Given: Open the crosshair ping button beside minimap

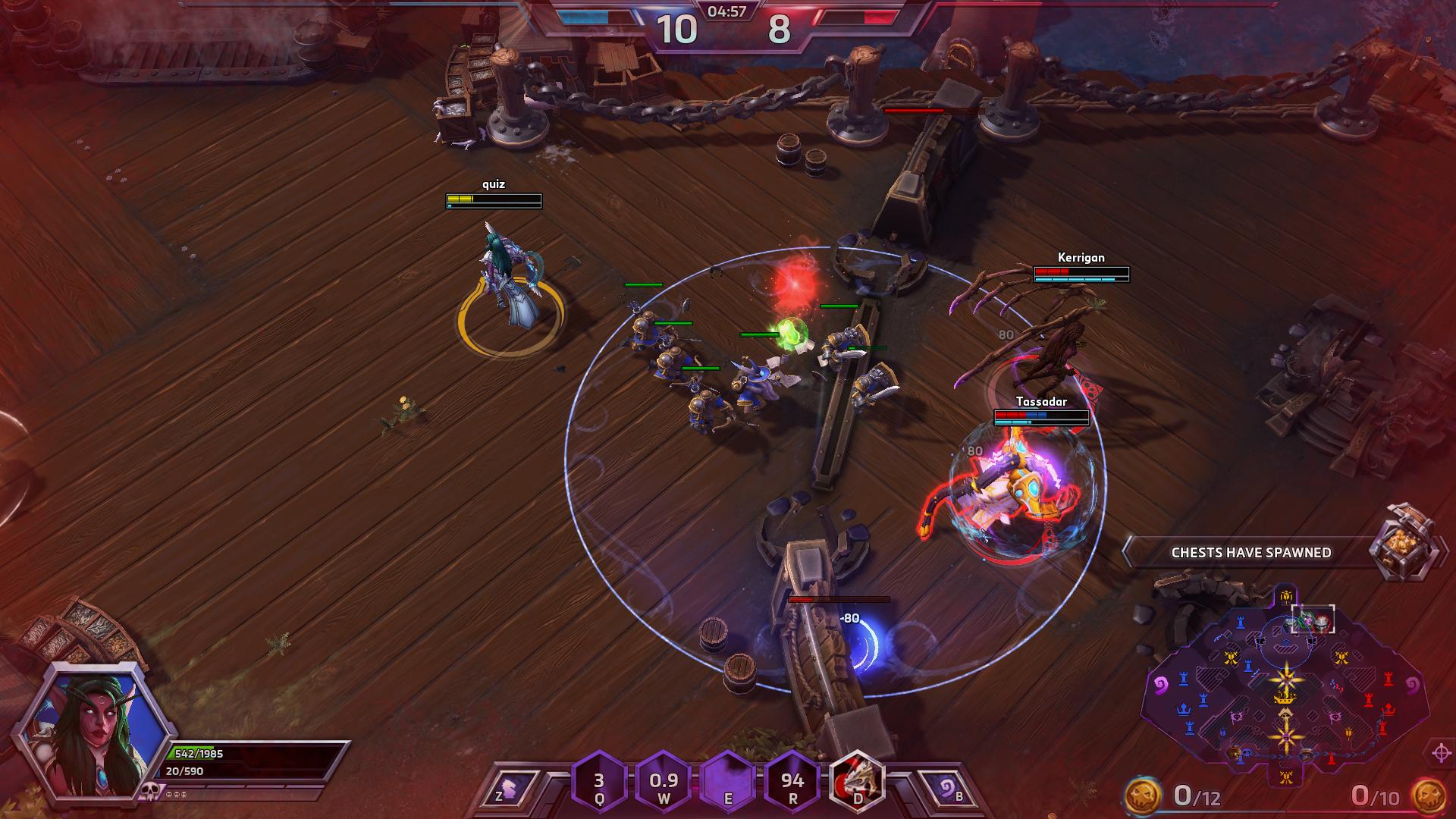Looking at the screenshot, I should click(1442, 753).
